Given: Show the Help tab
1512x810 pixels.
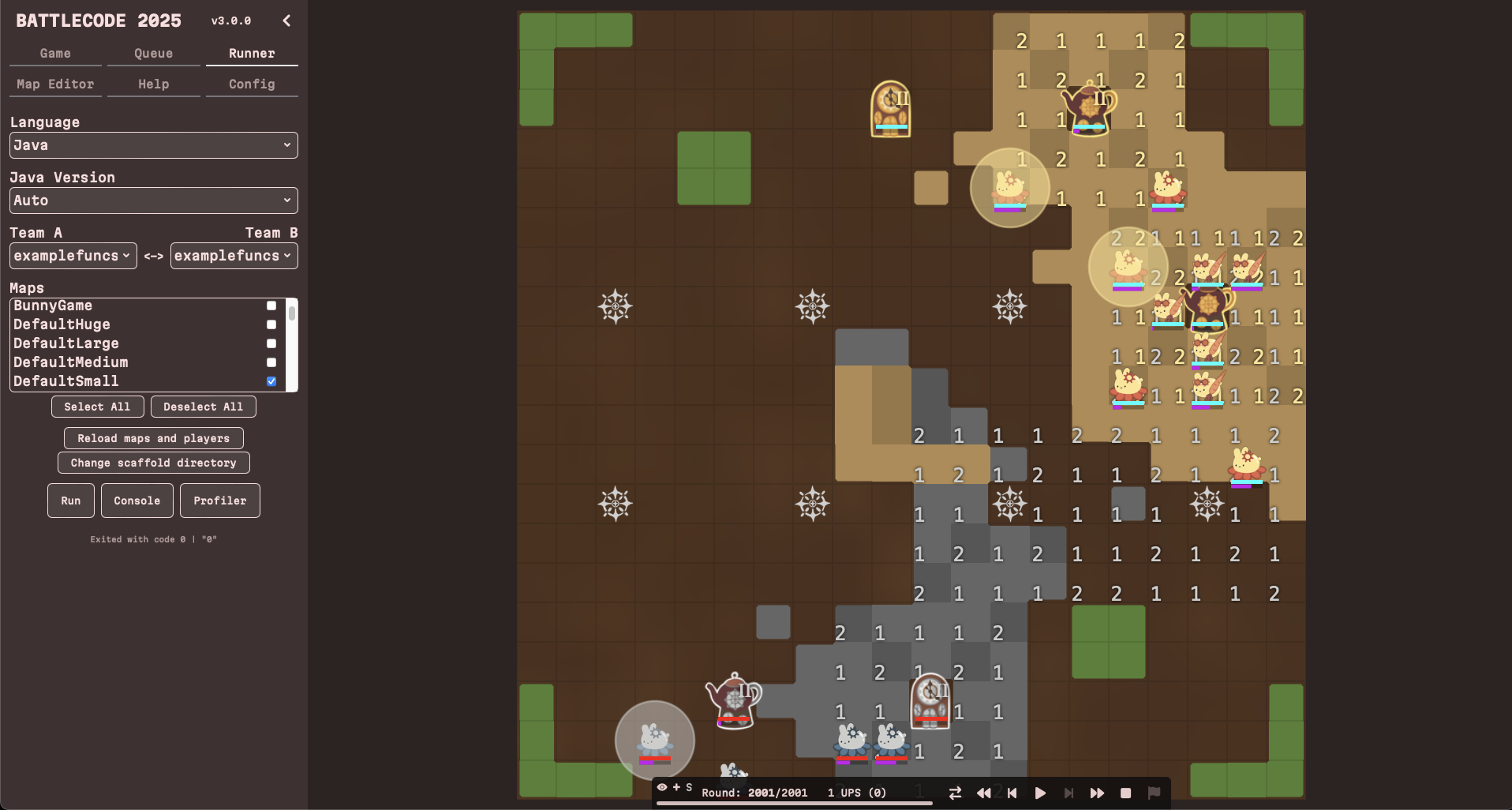Looking at the screenshot, I should [153, 84].
